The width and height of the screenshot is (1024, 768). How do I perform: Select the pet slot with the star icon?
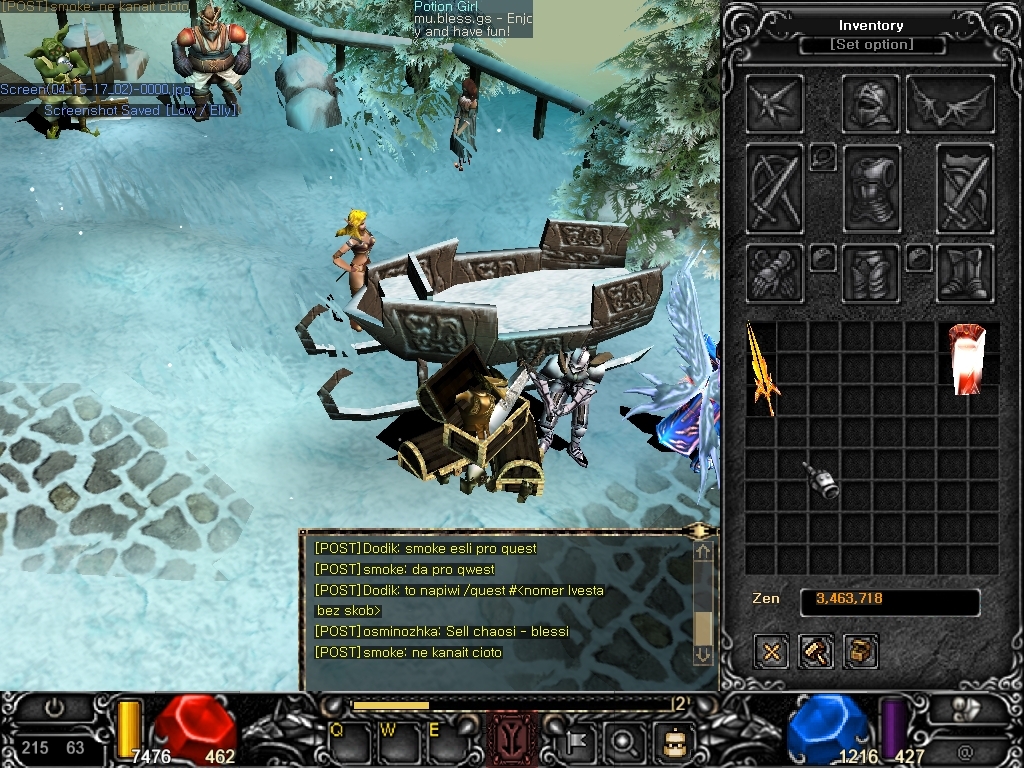coord(774,103)
